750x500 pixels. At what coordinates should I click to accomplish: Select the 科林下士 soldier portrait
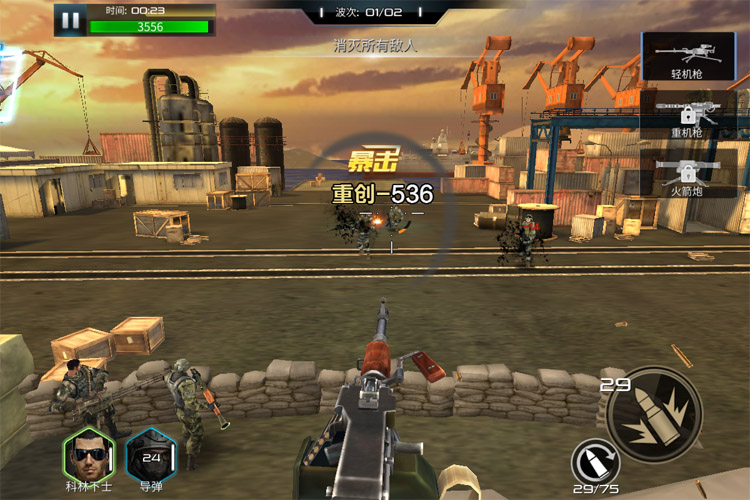point(87,455)
